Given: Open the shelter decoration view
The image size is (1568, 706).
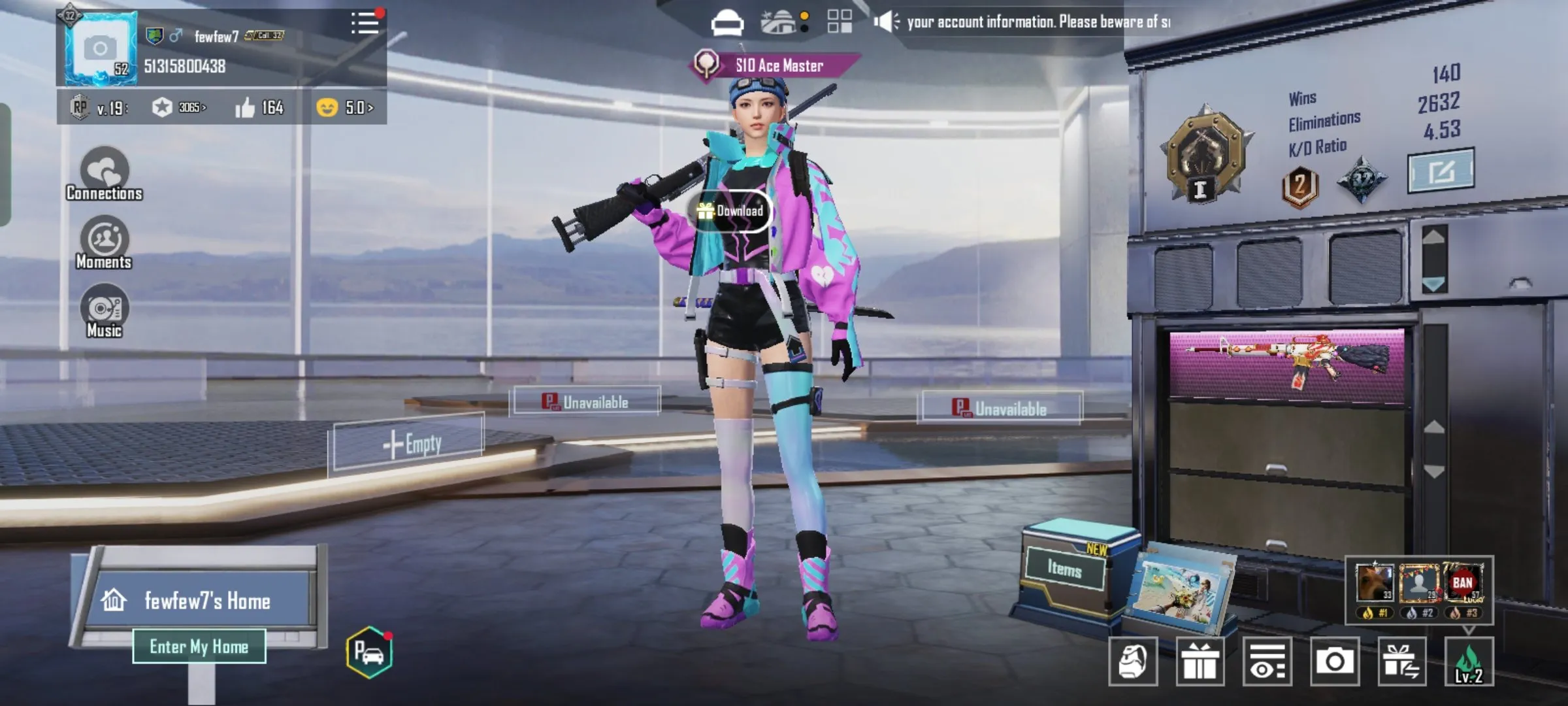Looking at the screenshot, I should pos(777,22).
